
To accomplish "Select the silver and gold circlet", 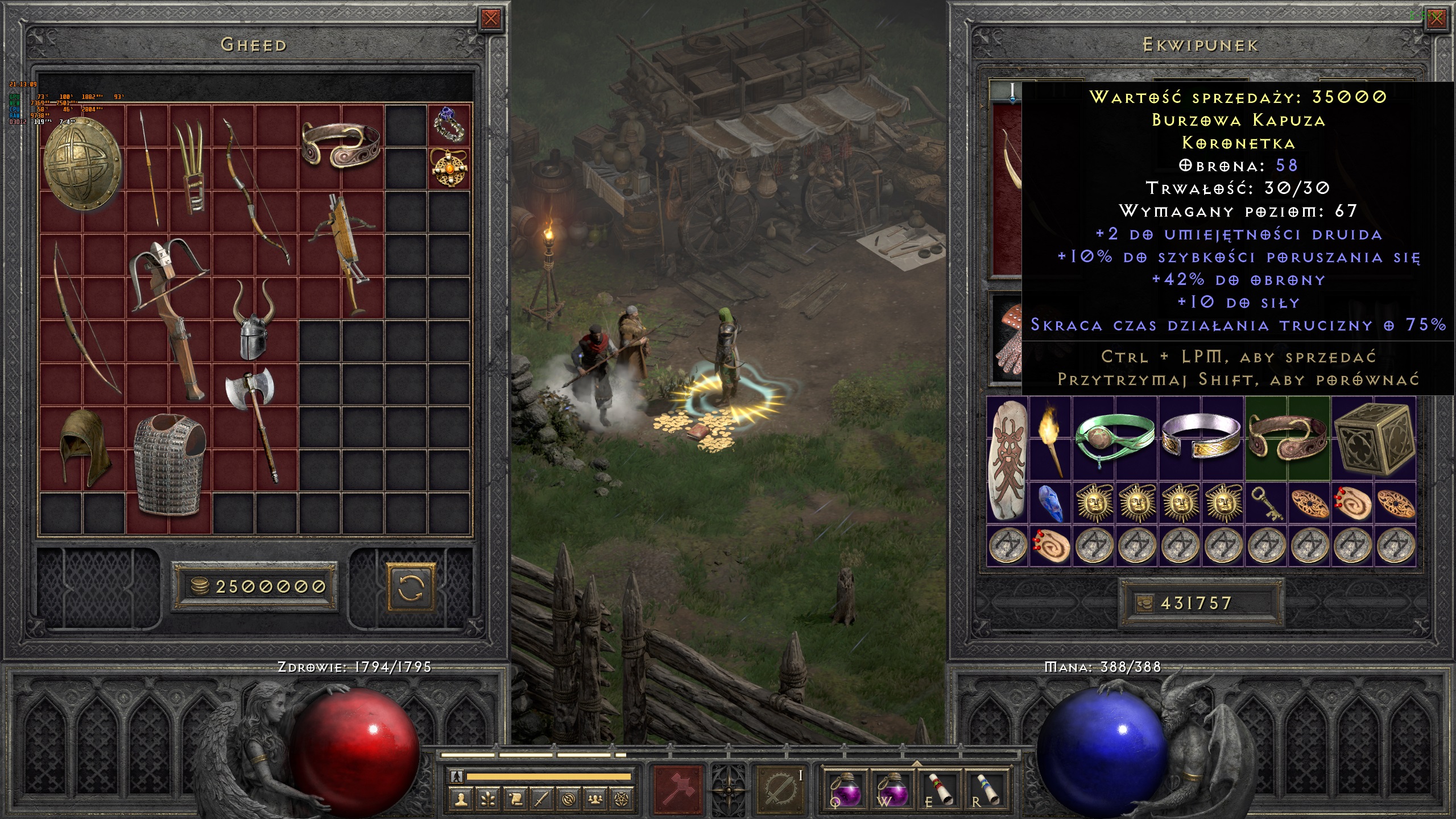I will coord(1201,439).
